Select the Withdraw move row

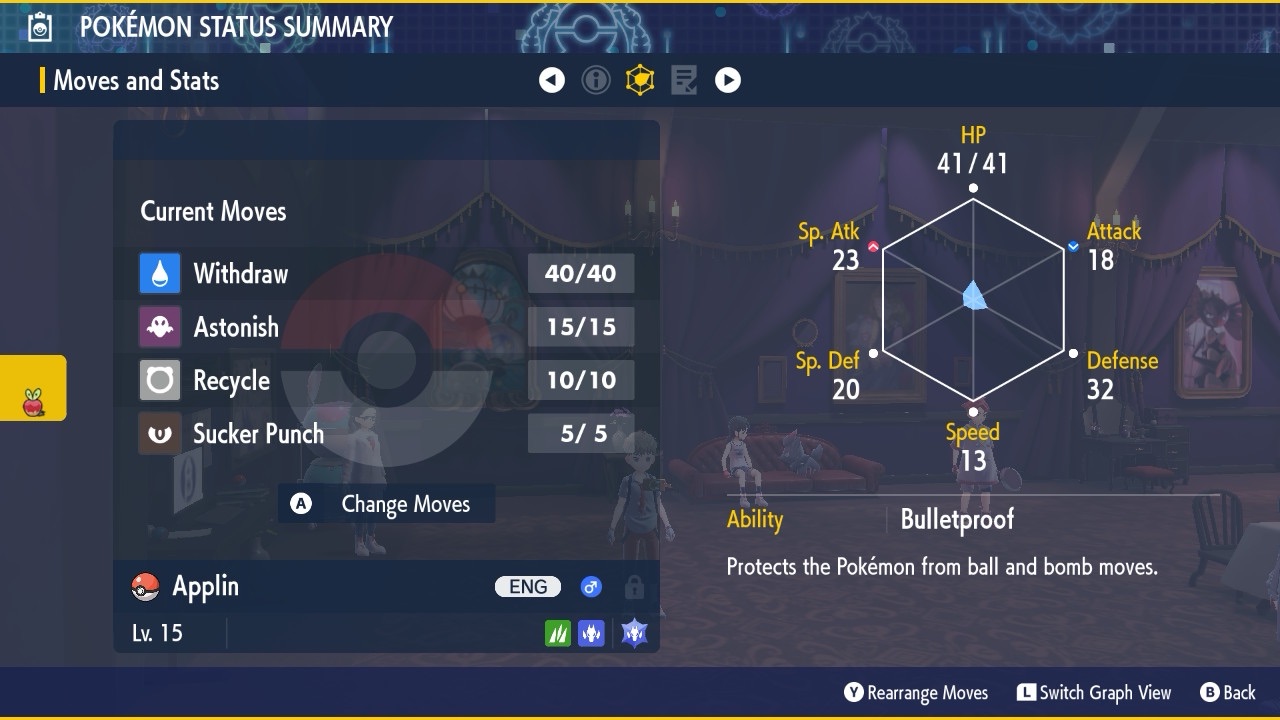(385, 274)
